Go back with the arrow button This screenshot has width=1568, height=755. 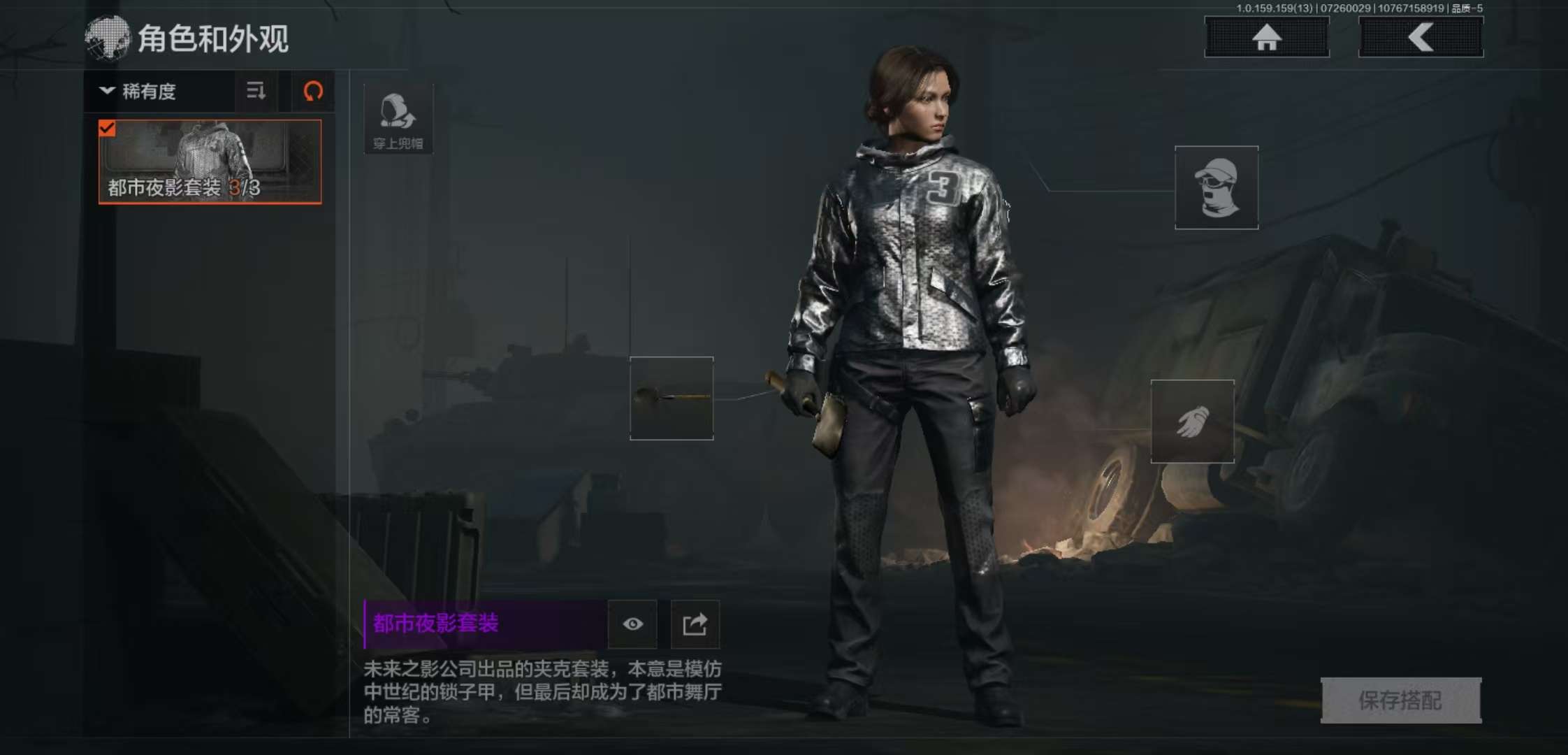click(x=1421, y=37)
